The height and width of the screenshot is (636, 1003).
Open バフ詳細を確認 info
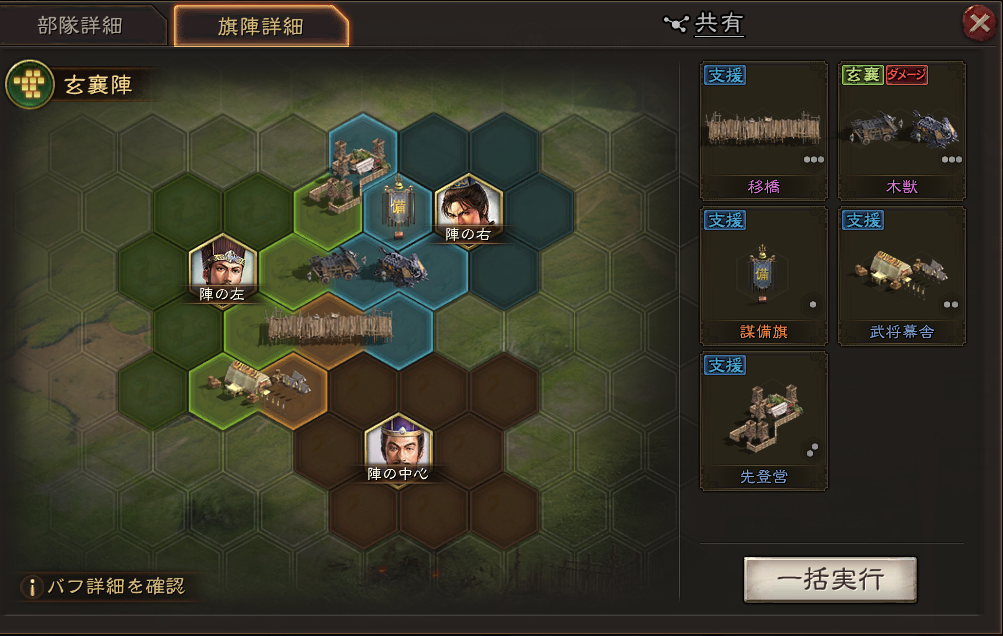[x=105, y=586]
